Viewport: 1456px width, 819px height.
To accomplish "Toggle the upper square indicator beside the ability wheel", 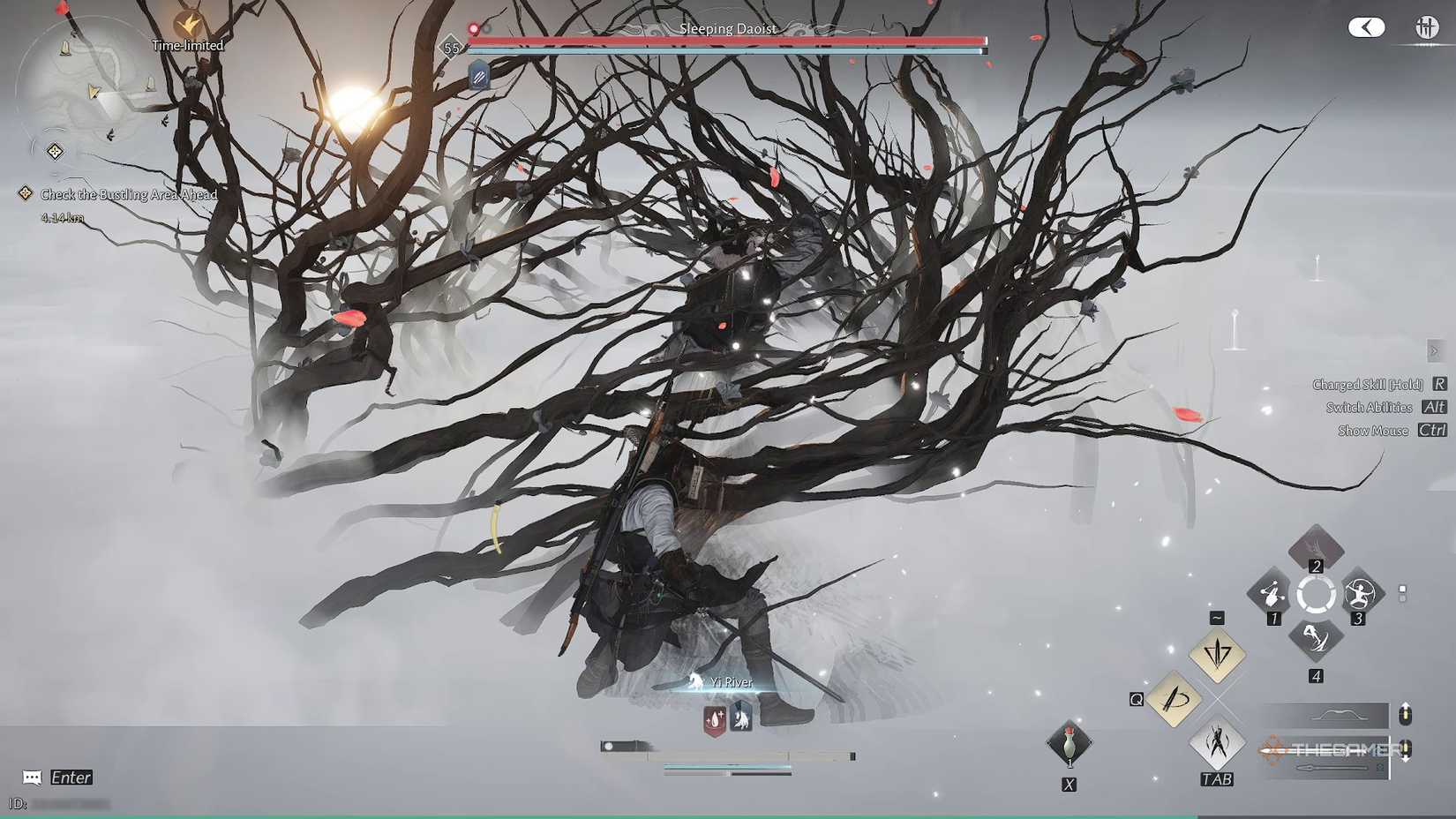I will tap(1401, 589).
